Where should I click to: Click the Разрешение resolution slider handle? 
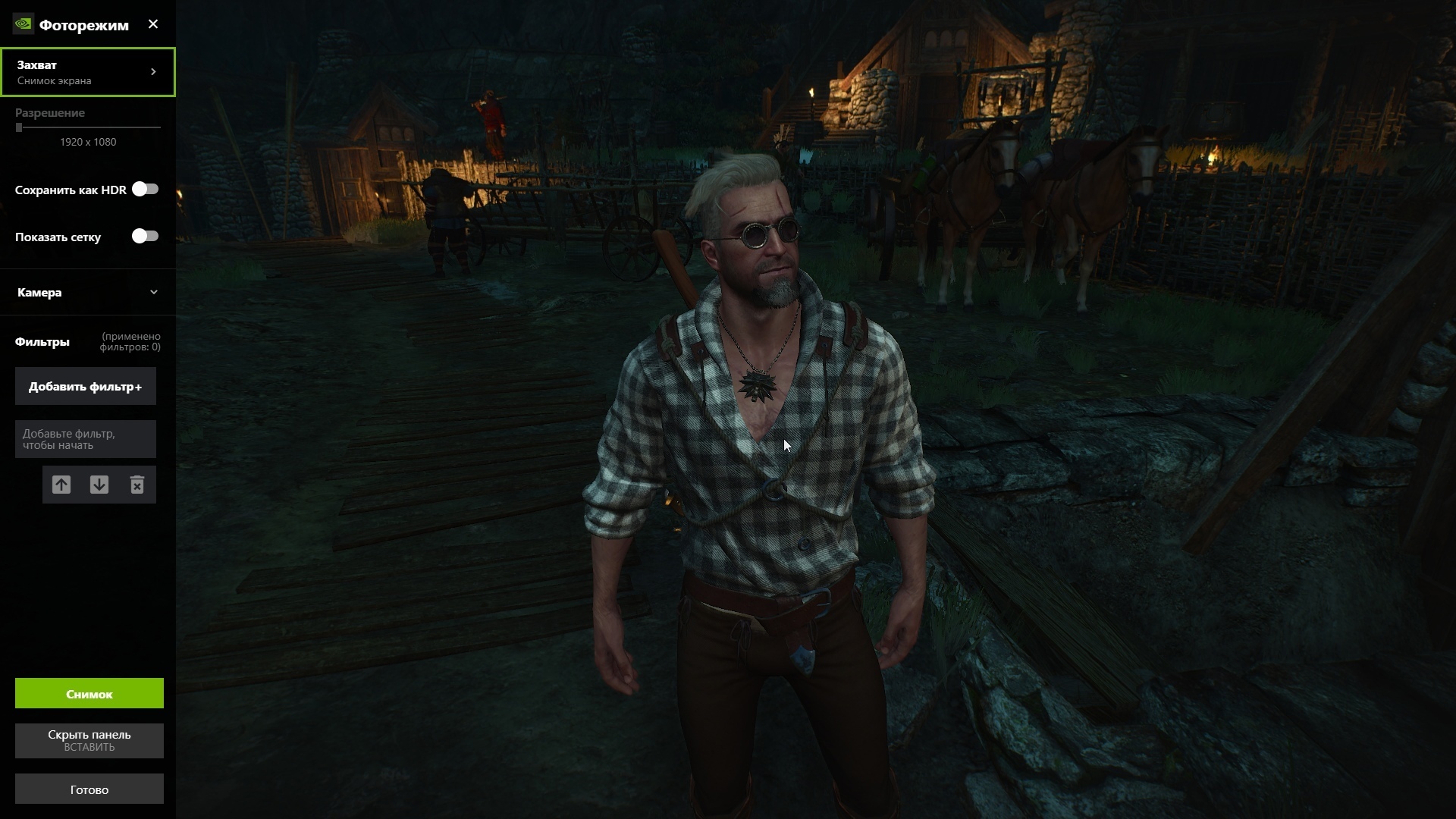19,127
